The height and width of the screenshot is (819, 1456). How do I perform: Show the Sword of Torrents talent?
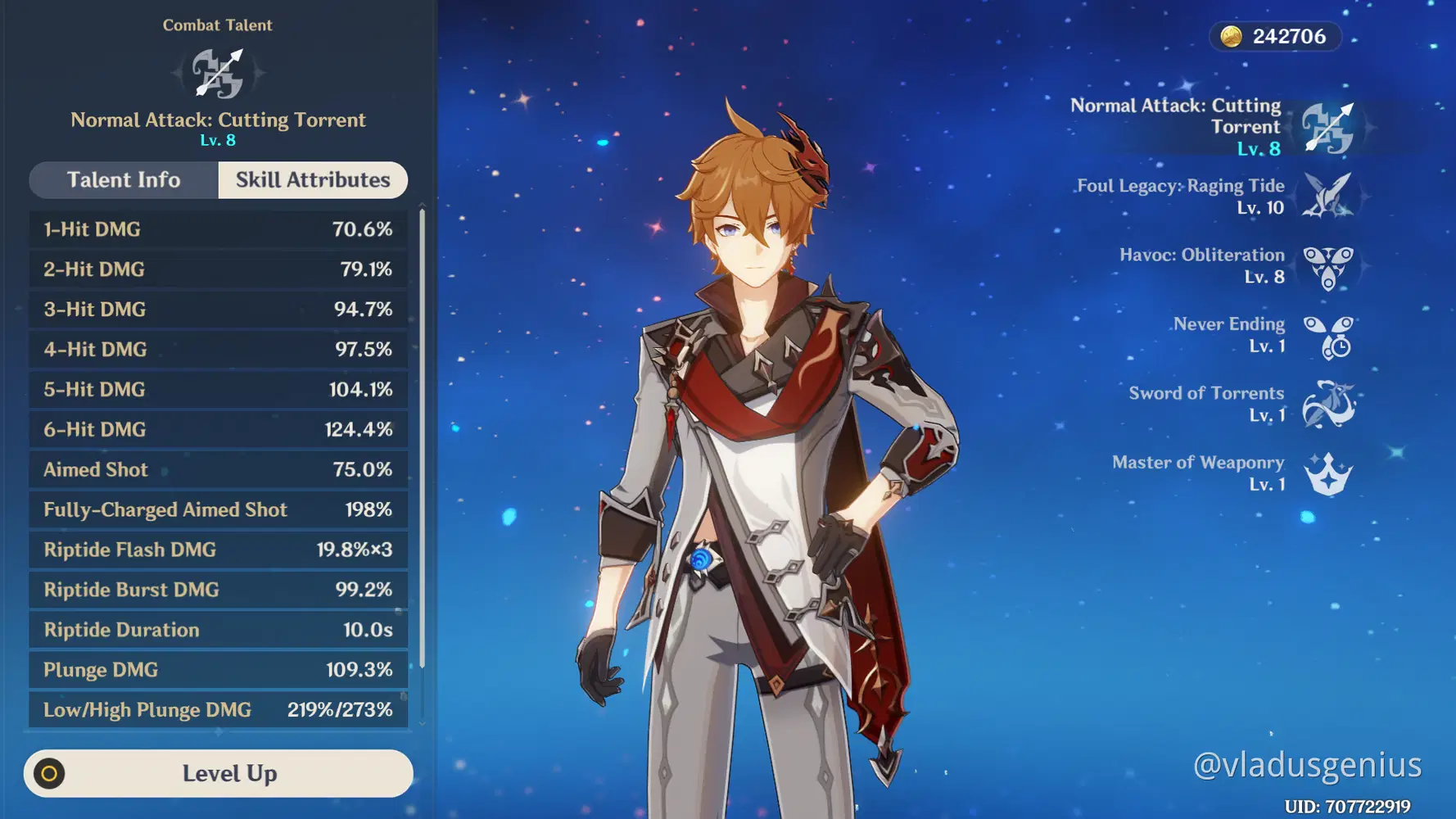[x=1327, y=405]
